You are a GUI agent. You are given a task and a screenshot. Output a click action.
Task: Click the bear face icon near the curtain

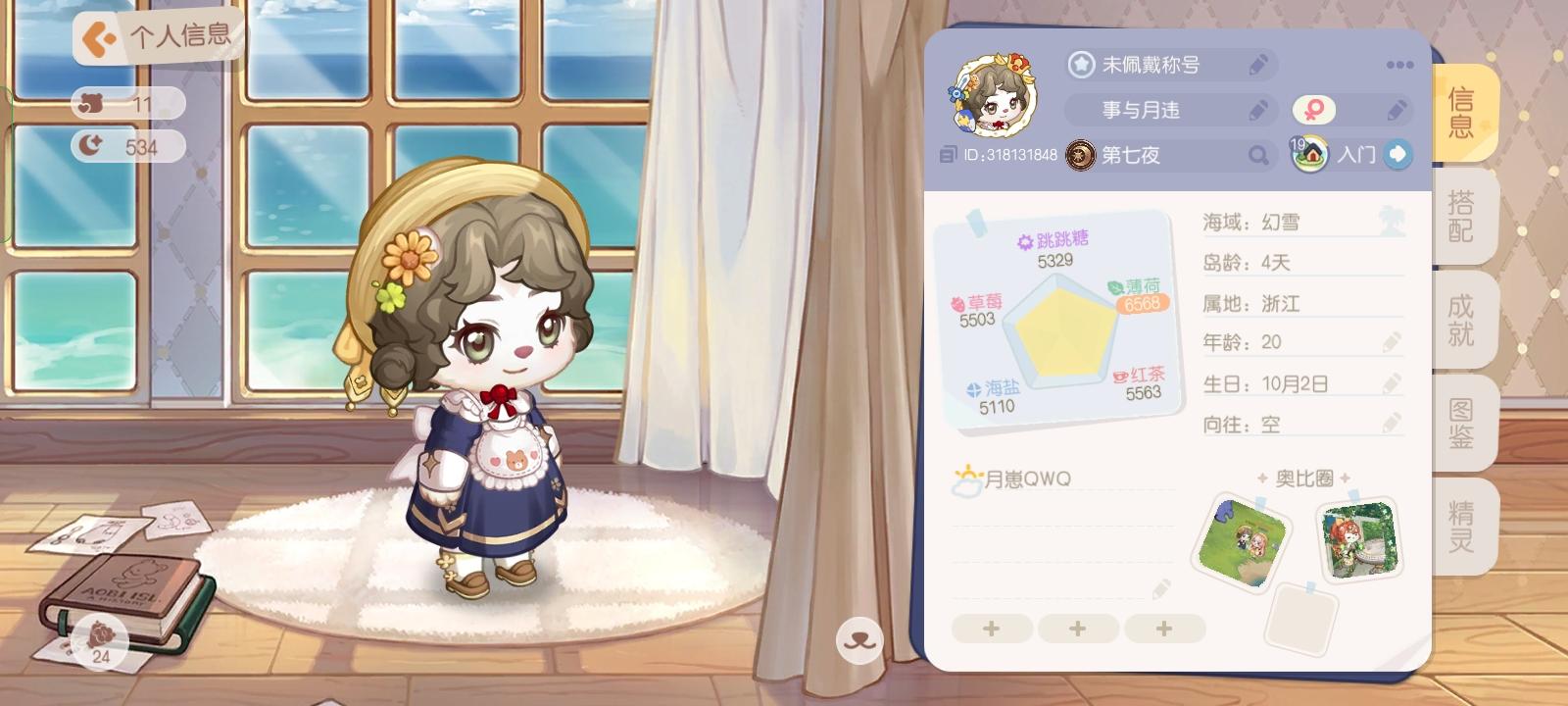[x=858, y=638]
